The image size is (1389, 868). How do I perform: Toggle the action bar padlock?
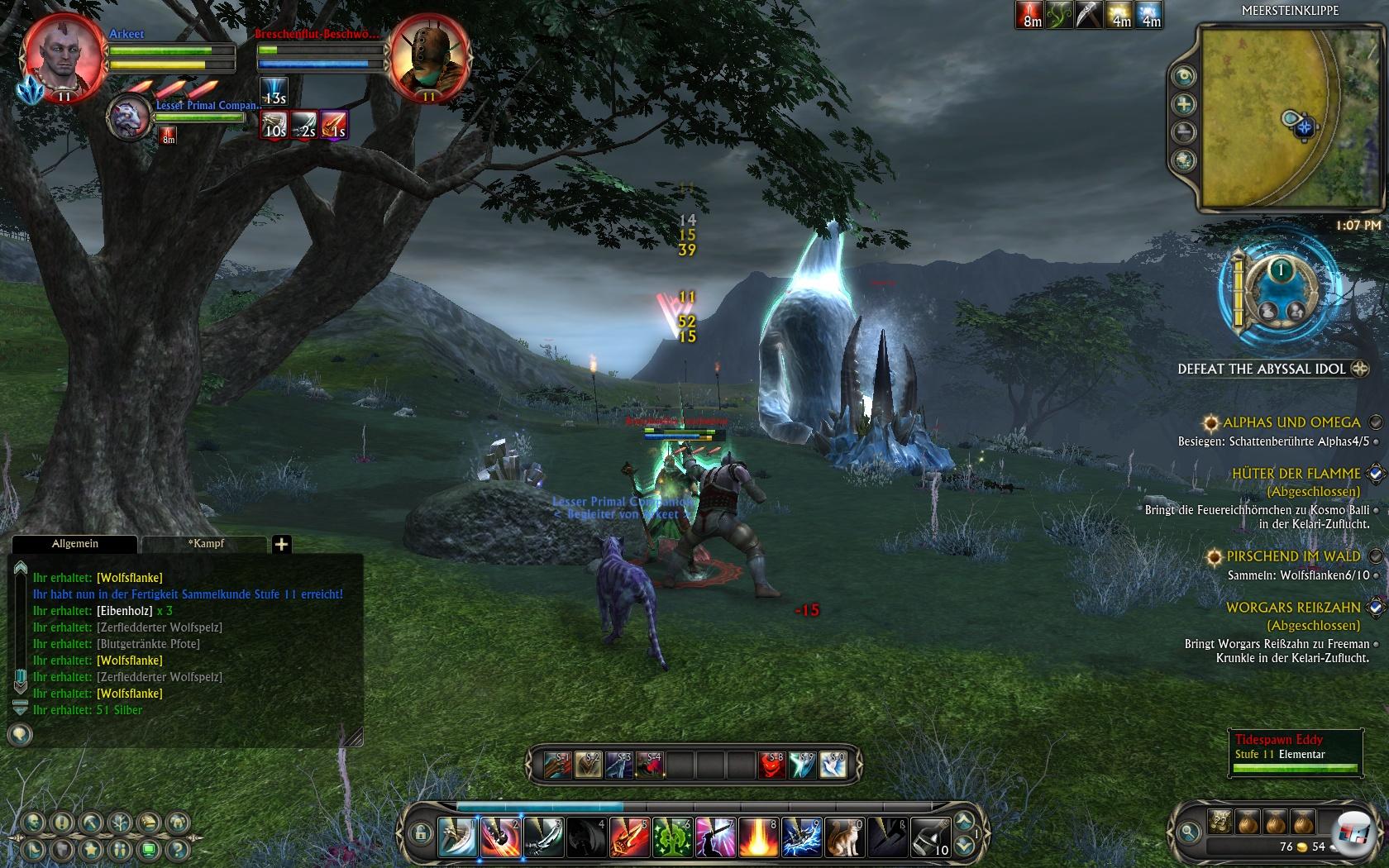420,833
